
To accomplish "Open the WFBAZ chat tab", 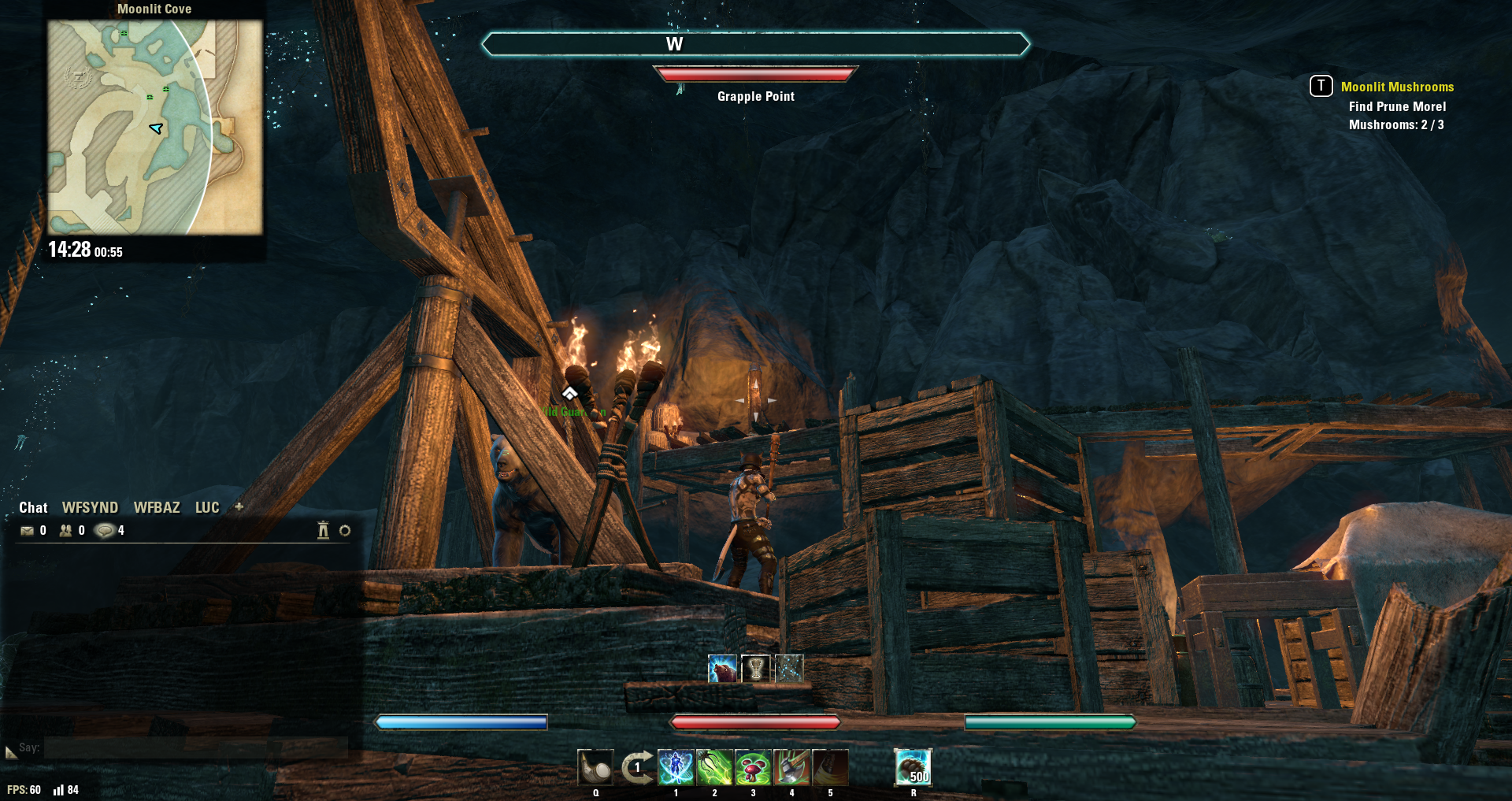I will (x=157, y=508).
